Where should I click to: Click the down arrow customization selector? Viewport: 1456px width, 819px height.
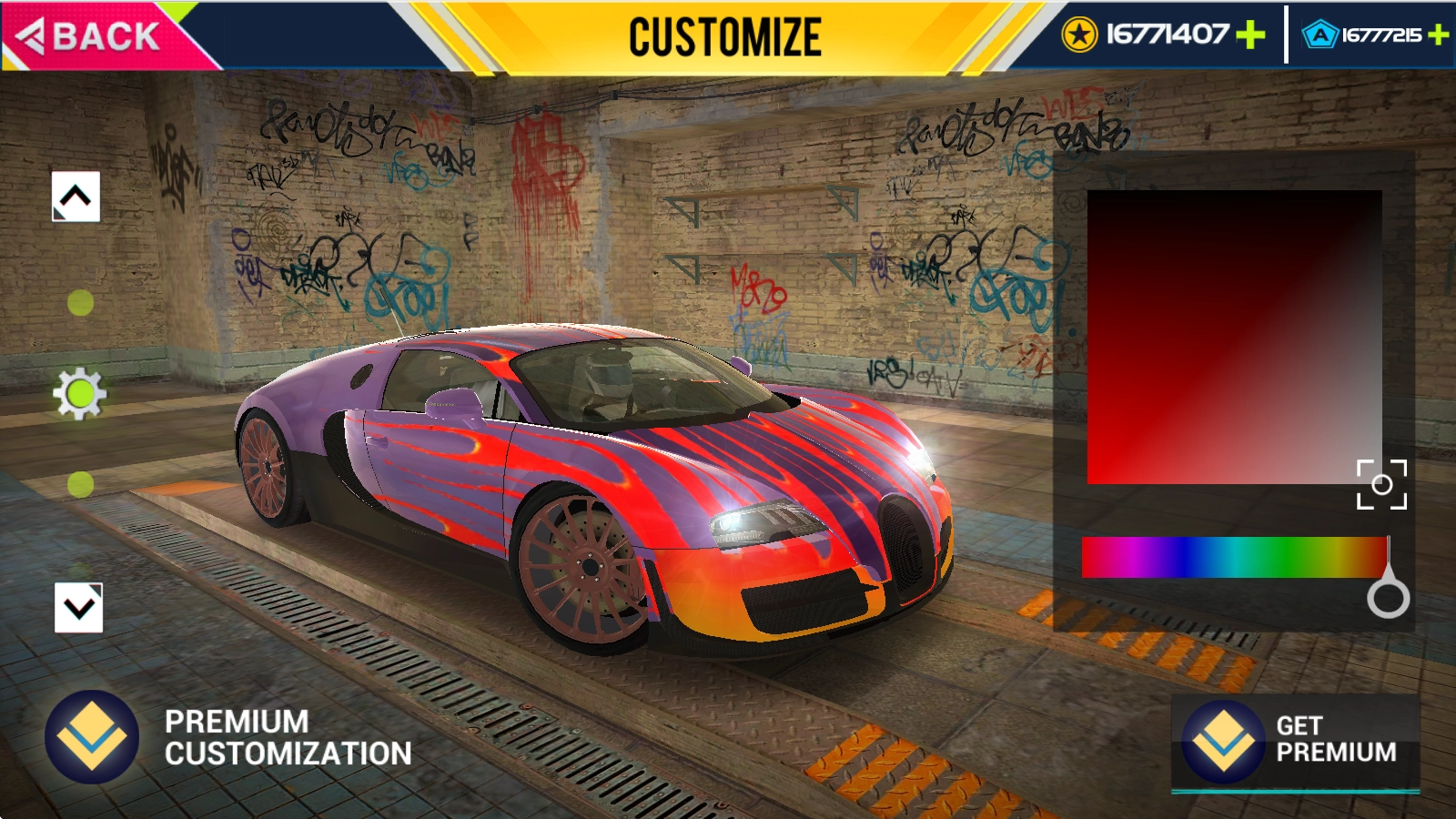click(79, 608)
